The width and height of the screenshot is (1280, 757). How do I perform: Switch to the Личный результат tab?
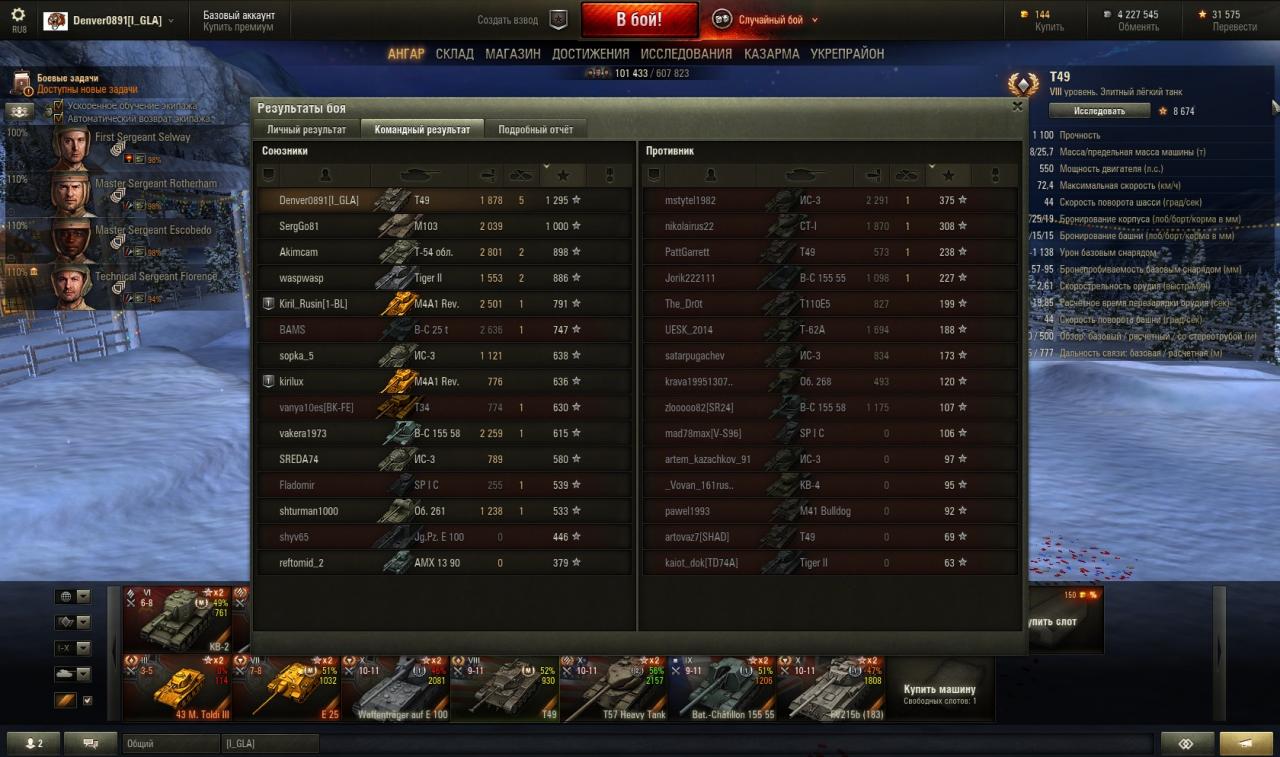[306, 130]
